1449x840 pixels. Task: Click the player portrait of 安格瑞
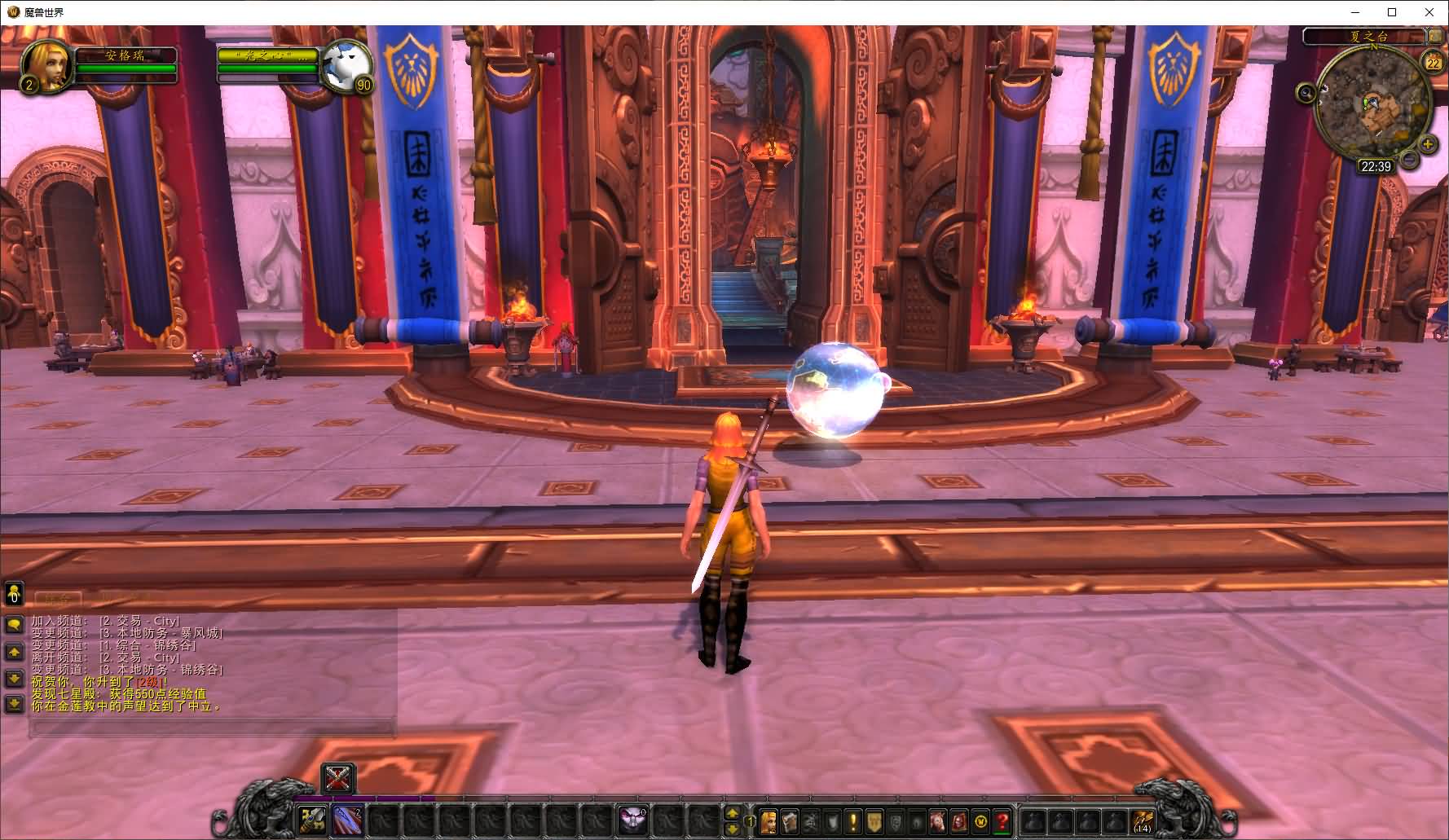point(46,64)
